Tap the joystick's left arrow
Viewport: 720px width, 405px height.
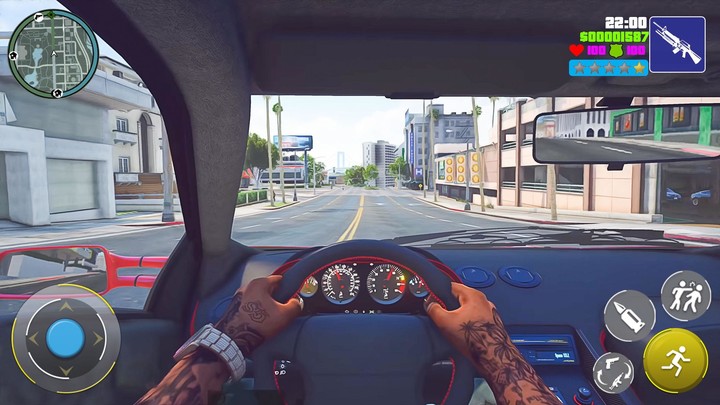(31, 338)
